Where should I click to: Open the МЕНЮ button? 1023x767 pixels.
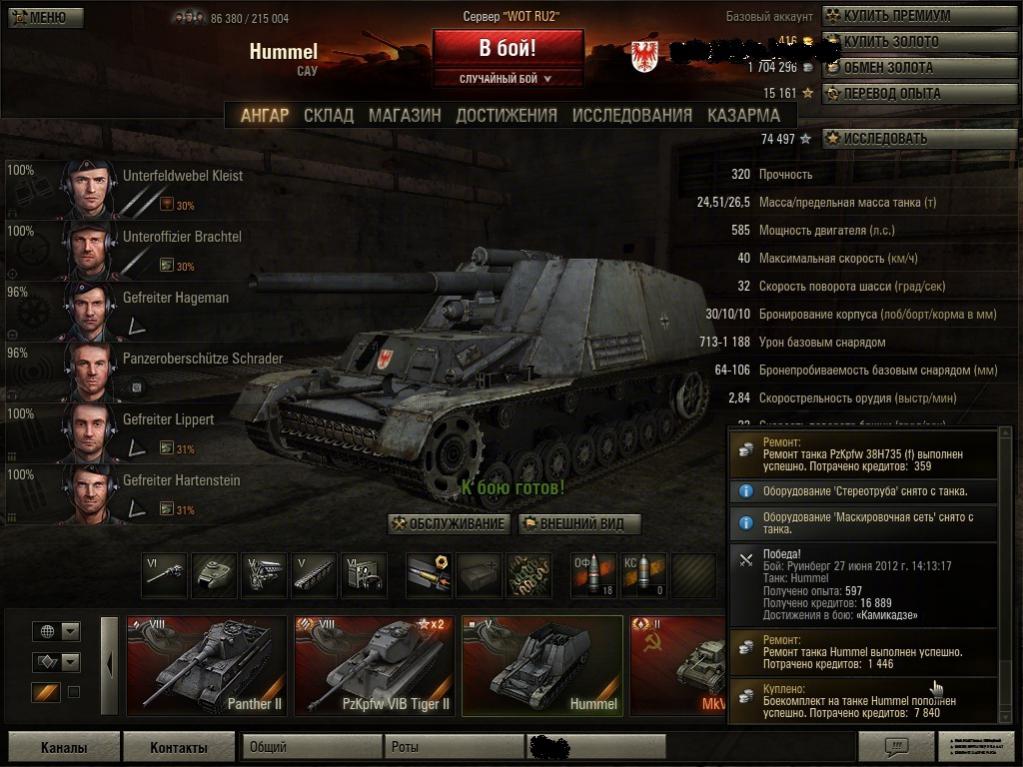46,17
